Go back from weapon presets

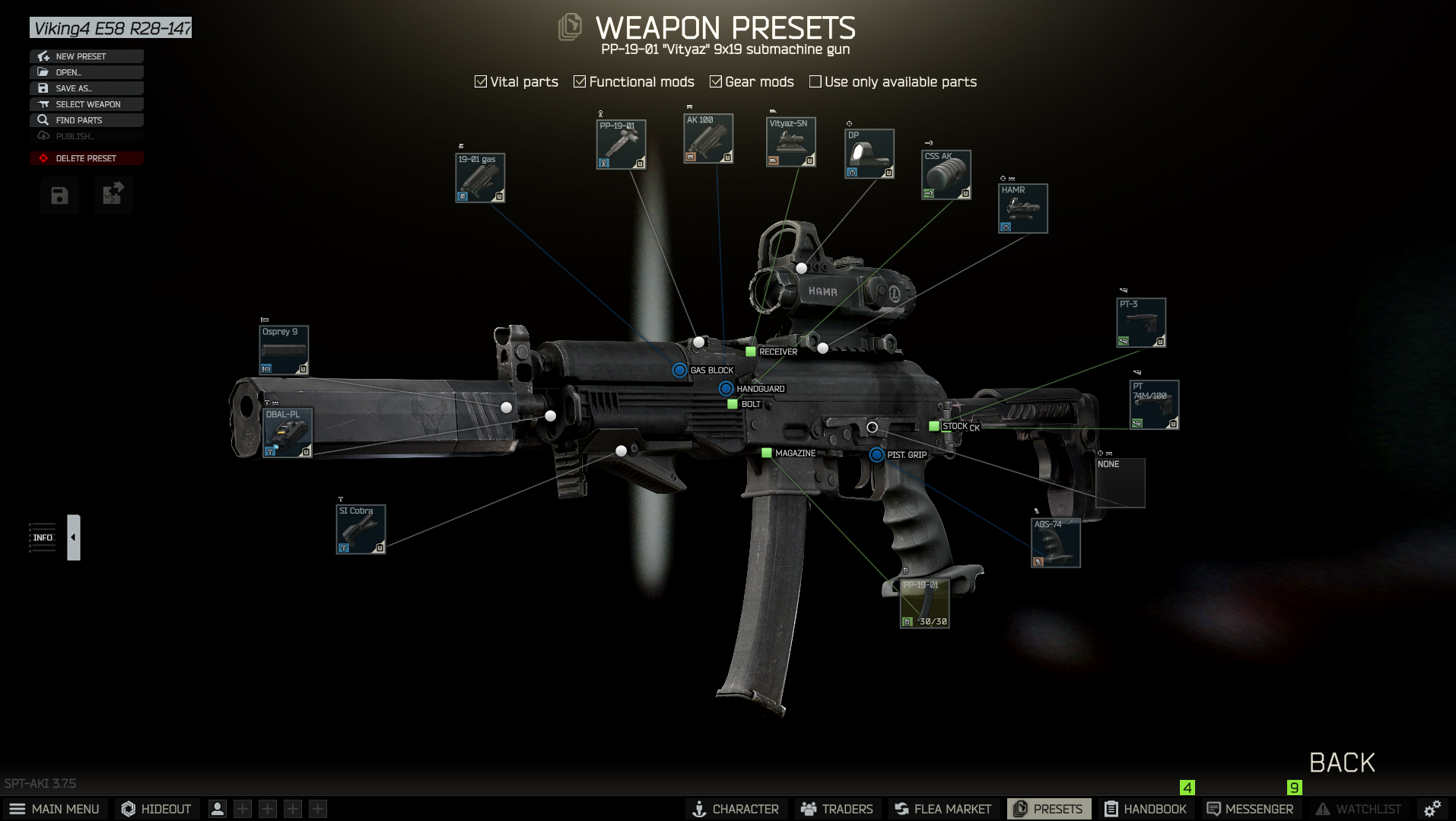(x=1341, y=762)
